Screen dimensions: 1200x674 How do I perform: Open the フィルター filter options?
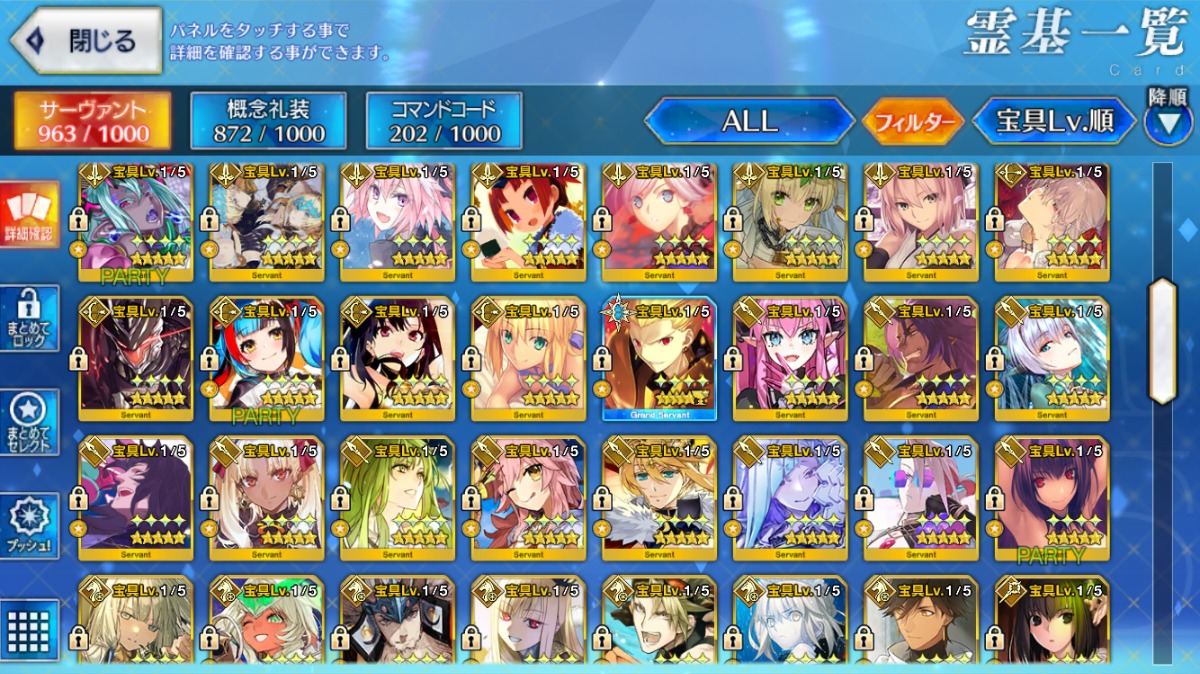click(x=913, y=122)
